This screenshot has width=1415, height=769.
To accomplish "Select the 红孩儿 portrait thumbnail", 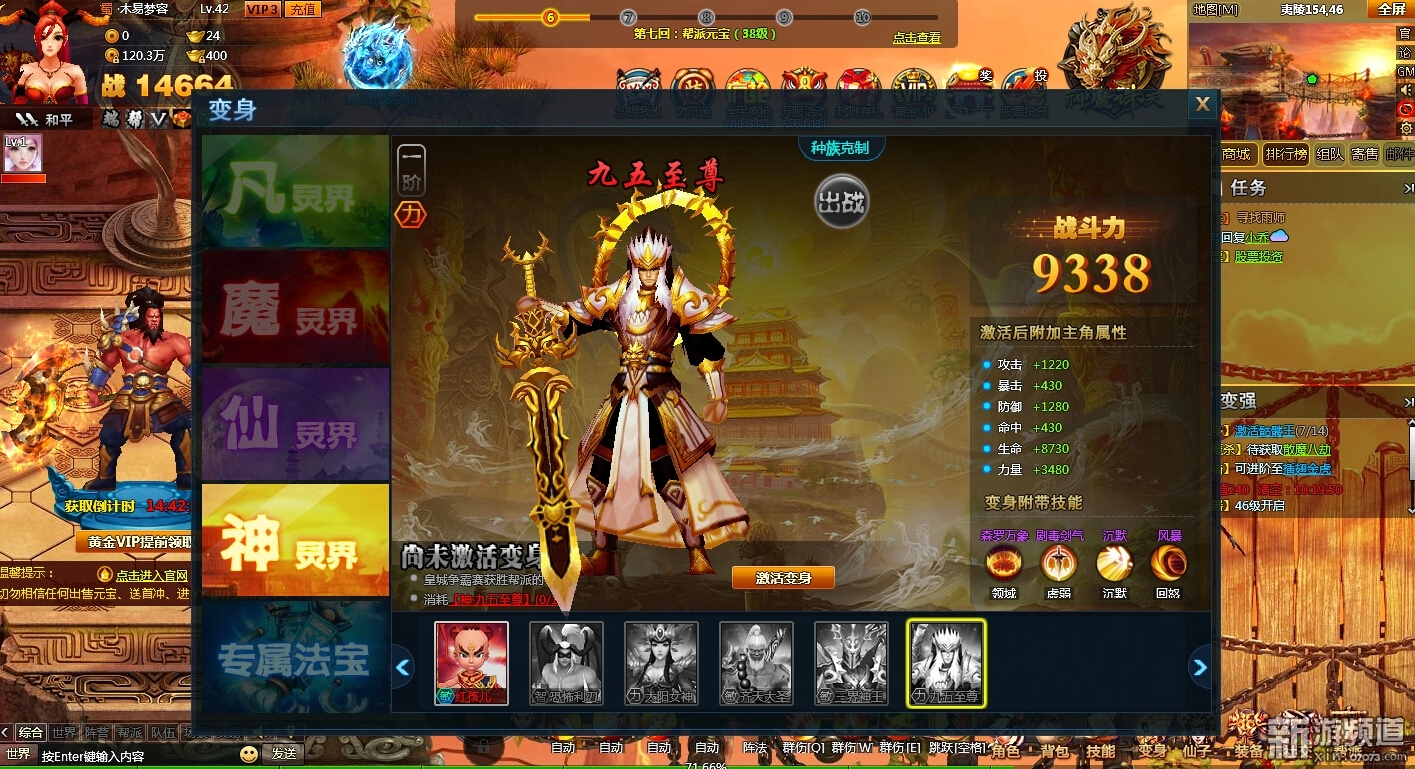I will [x=471, y=664].
